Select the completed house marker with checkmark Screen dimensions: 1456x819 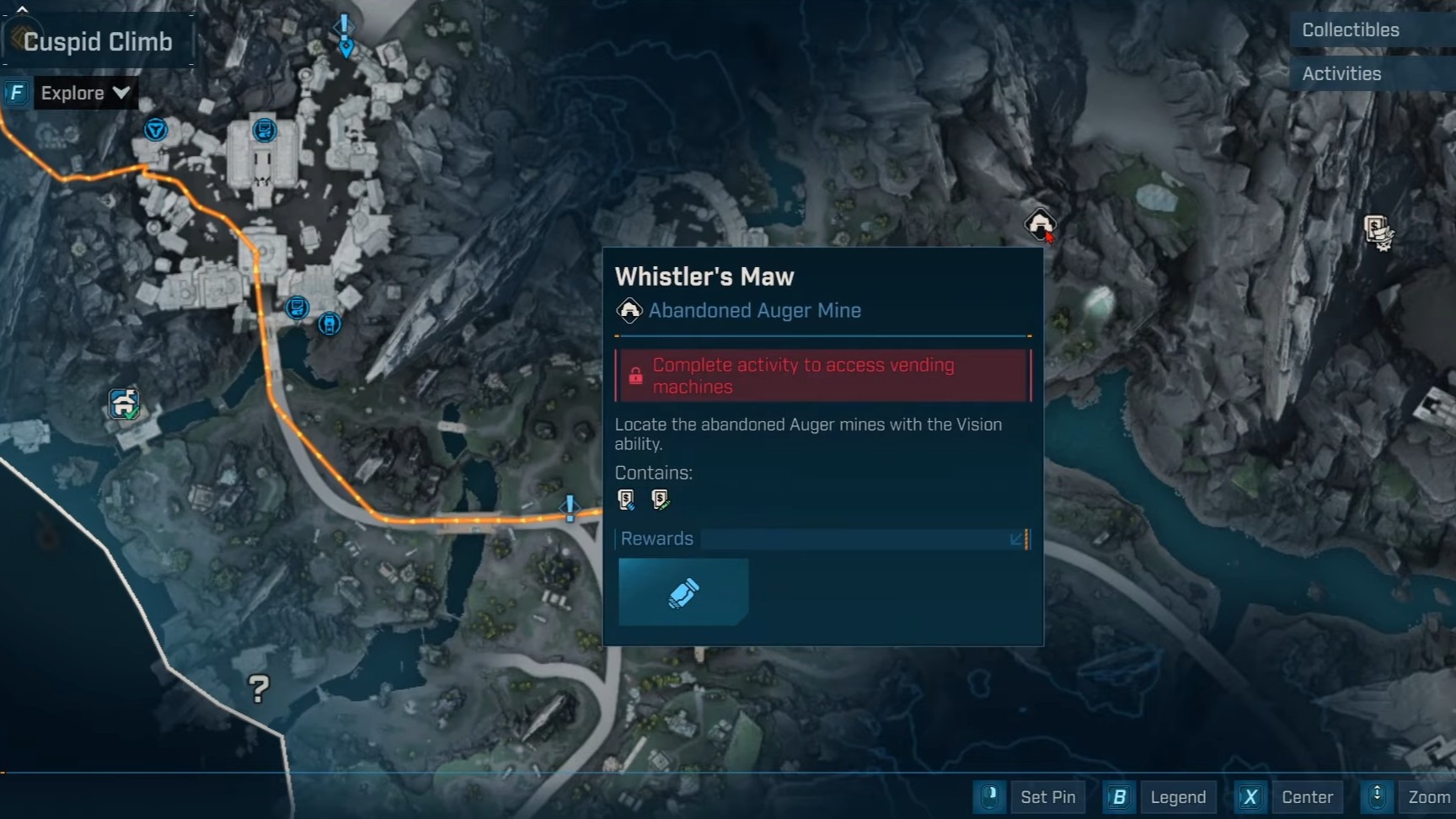pos(124,404)
